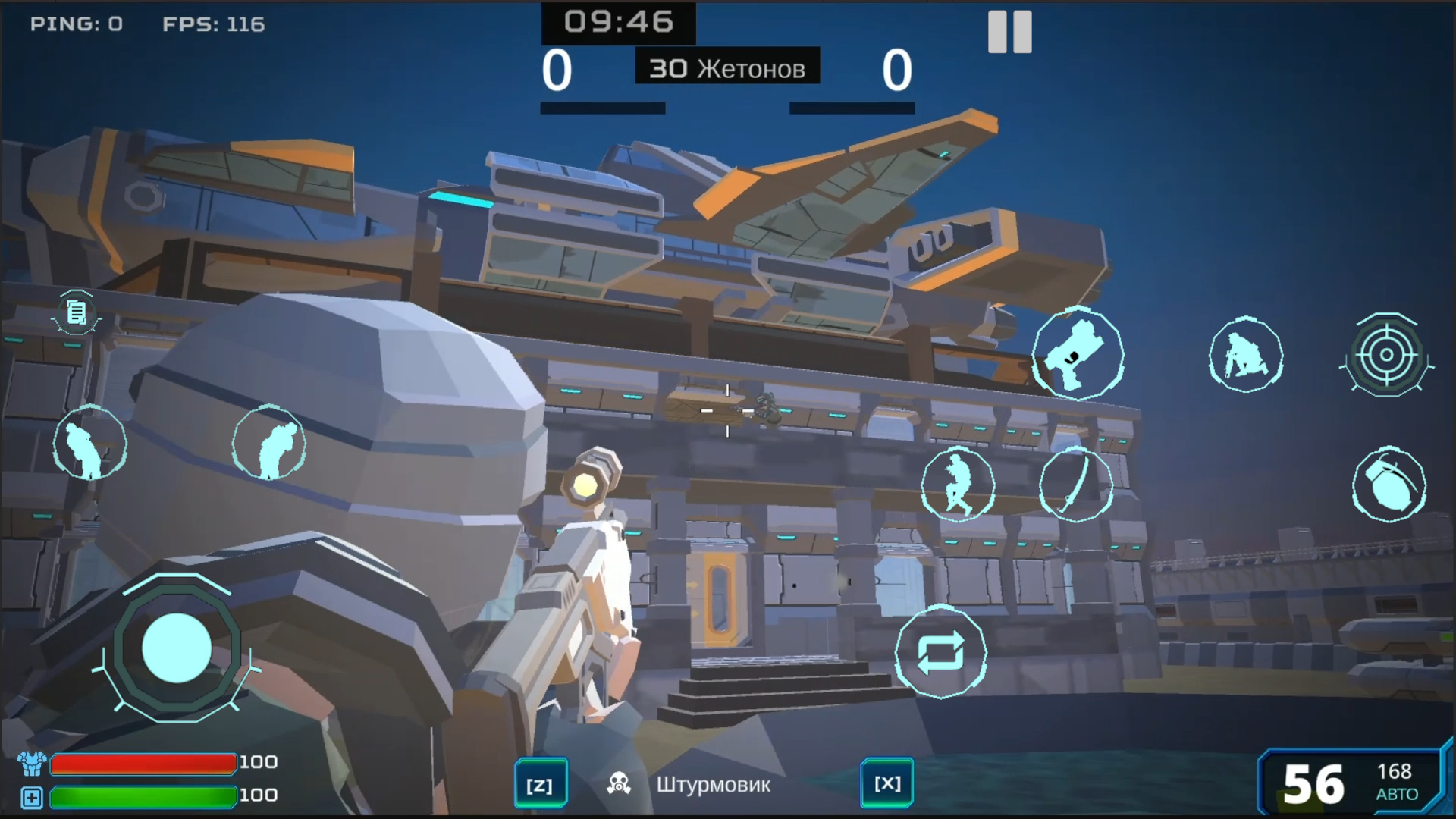Tap the movement joystick circle
This screenshot has width=1456, height=819.
[x=177, y=648]
